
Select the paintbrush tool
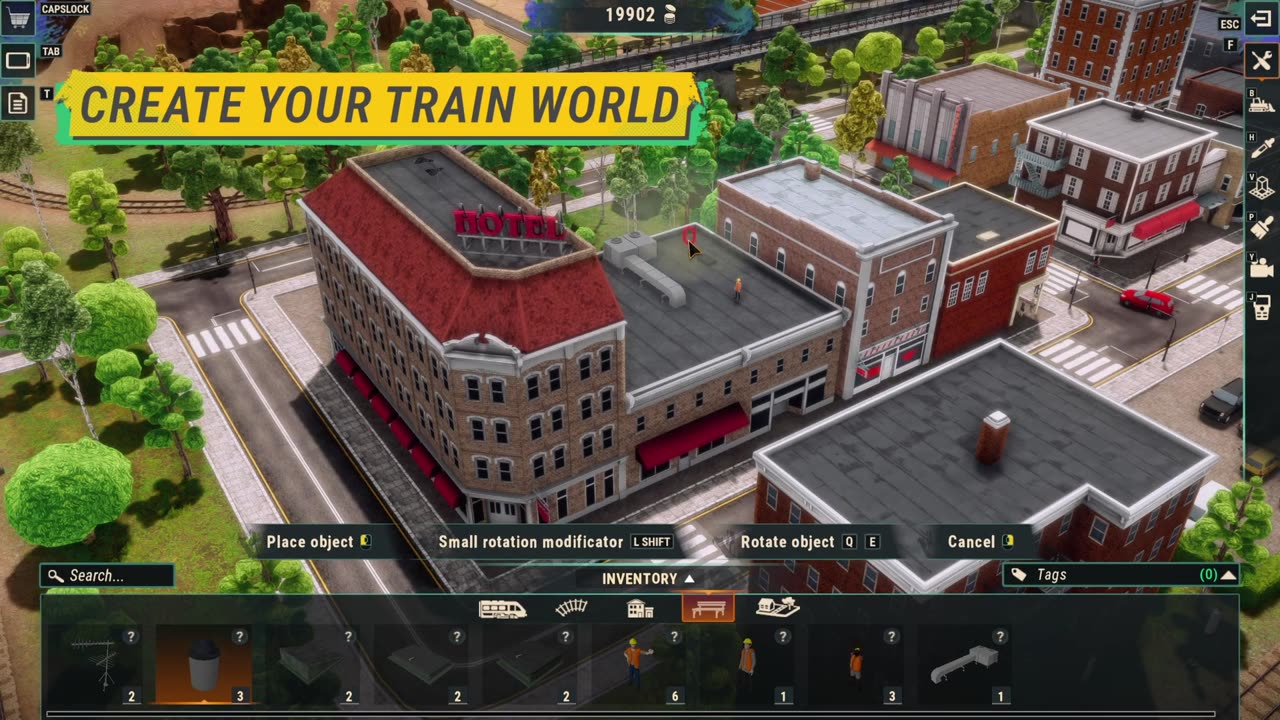coord(1261,226)
